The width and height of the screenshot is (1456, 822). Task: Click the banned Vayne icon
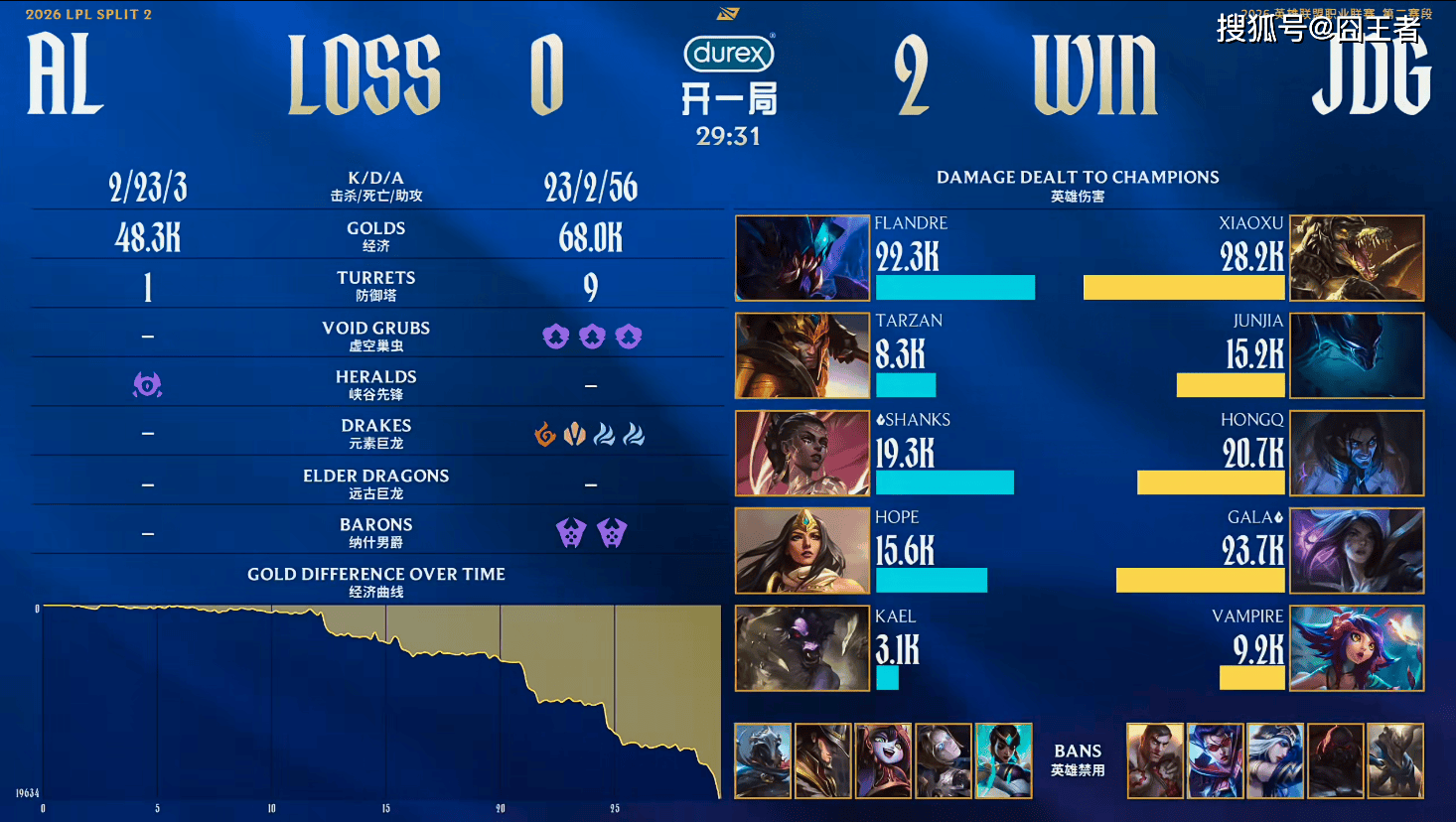pos(1216,760)
